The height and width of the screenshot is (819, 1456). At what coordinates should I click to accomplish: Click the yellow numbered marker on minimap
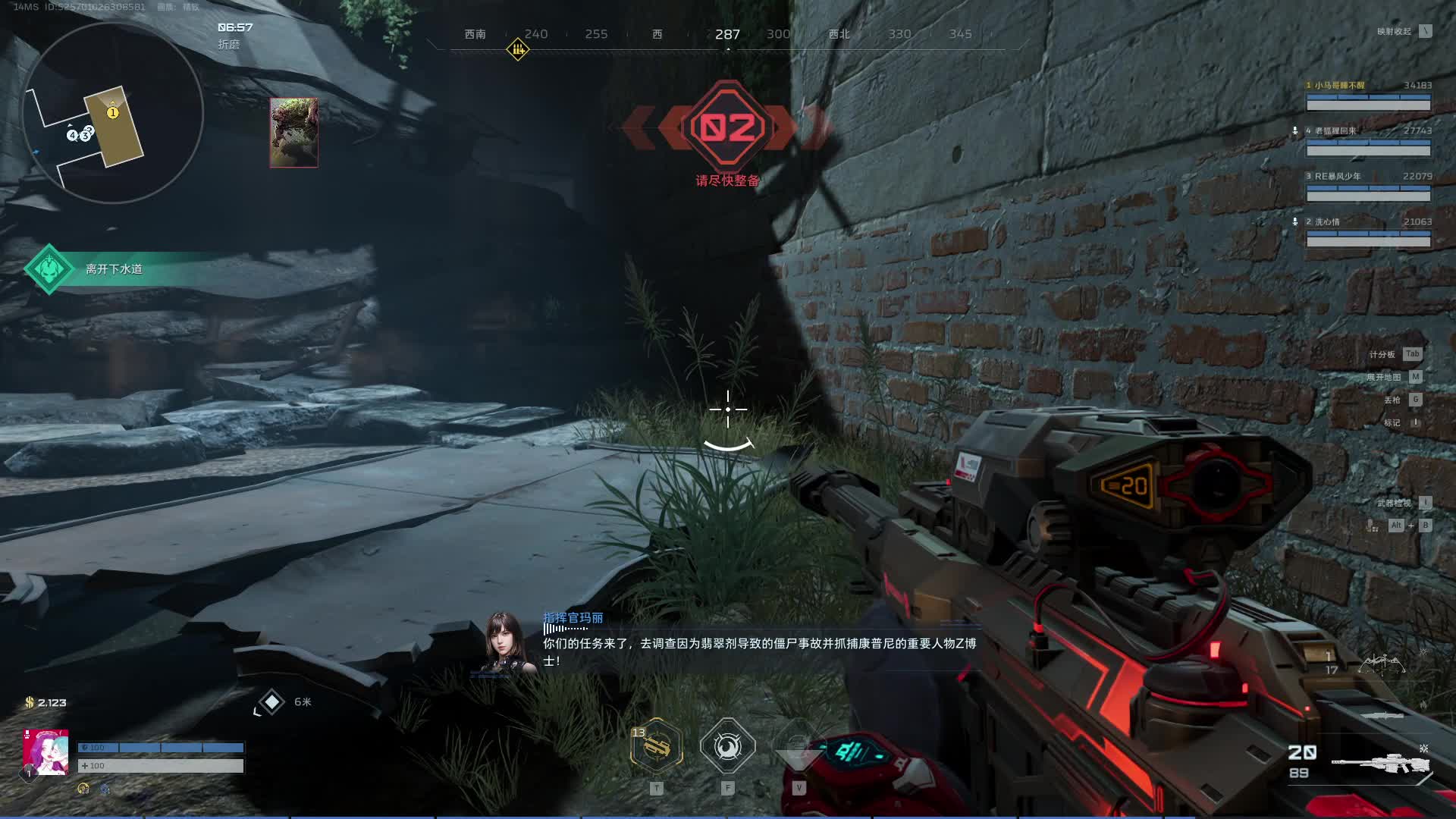pos(113,113)
